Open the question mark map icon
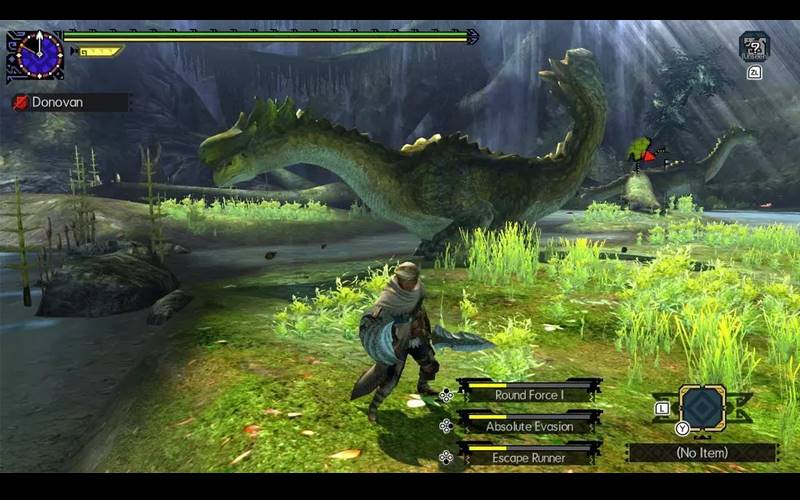800x500 pixels. click(x=754, y=46)
